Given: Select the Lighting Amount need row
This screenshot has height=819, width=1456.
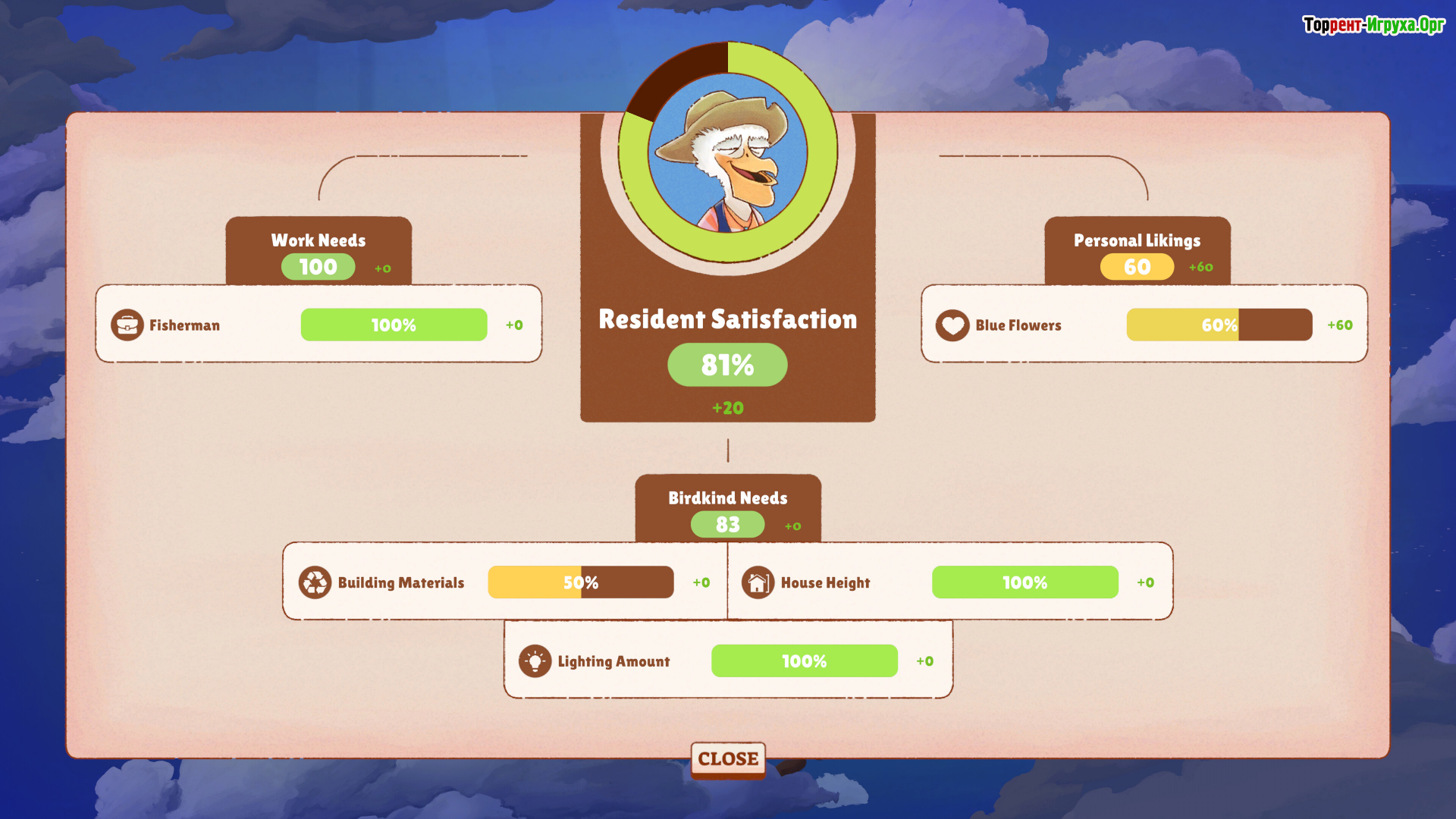Looking at the screenshot, I should point(727,661).
